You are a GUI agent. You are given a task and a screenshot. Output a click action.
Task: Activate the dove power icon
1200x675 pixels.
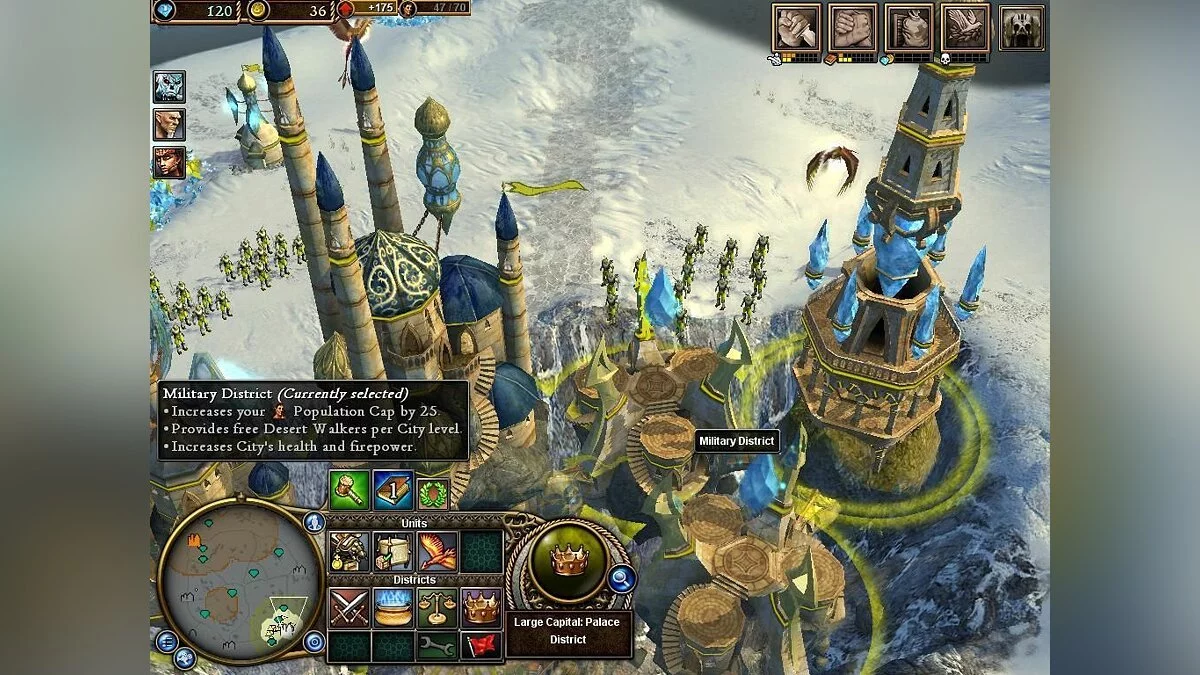pos(965,27)
